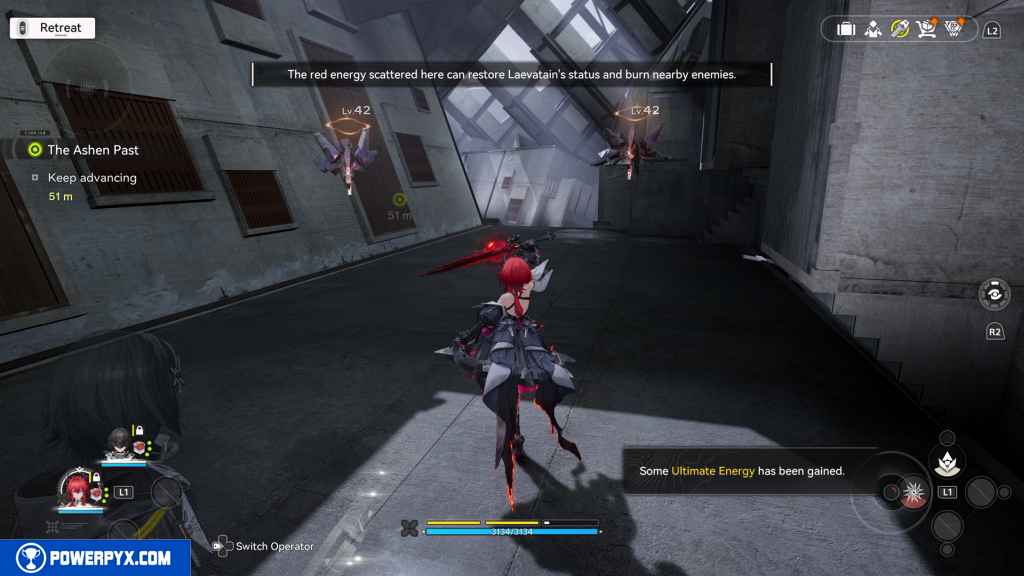The height and width of the screenshot is (576, 1024).
Task: Select The Ashen Past quest tracker
Action: (93, 150)
